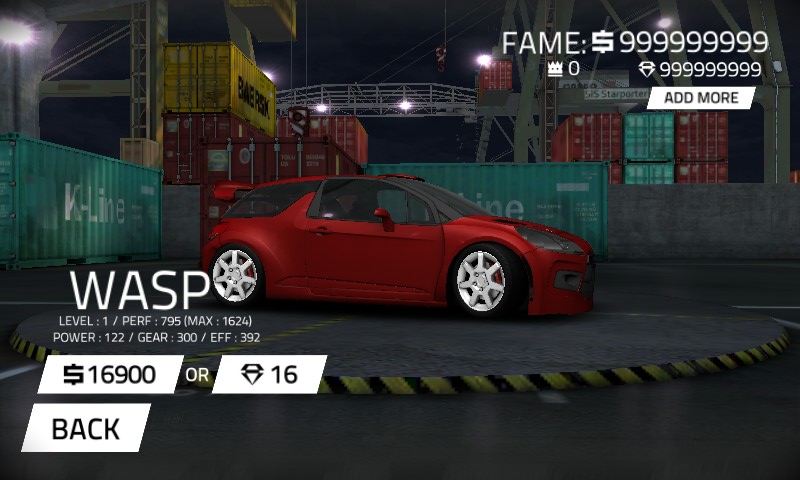Buy the Wasp for 16900 cash
Image resolution: width=800 pixels, height=480 pixels.
click(x=110, y=375)
